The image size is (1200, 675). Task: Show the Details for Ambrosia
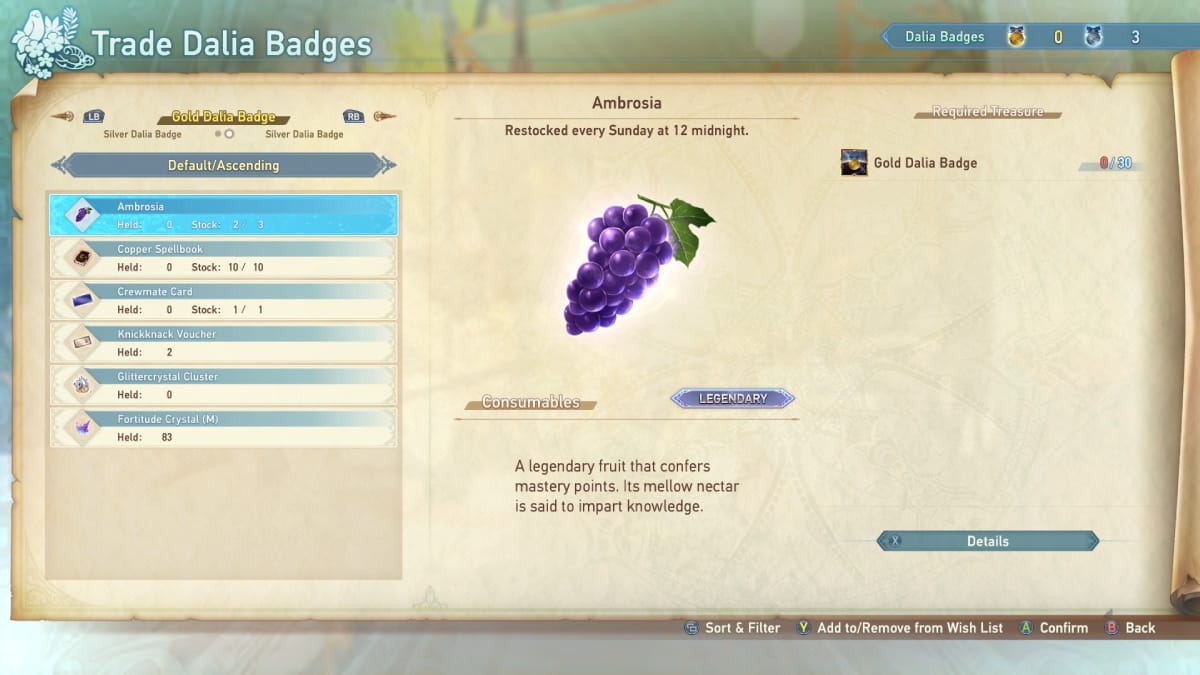pos(987,541)
